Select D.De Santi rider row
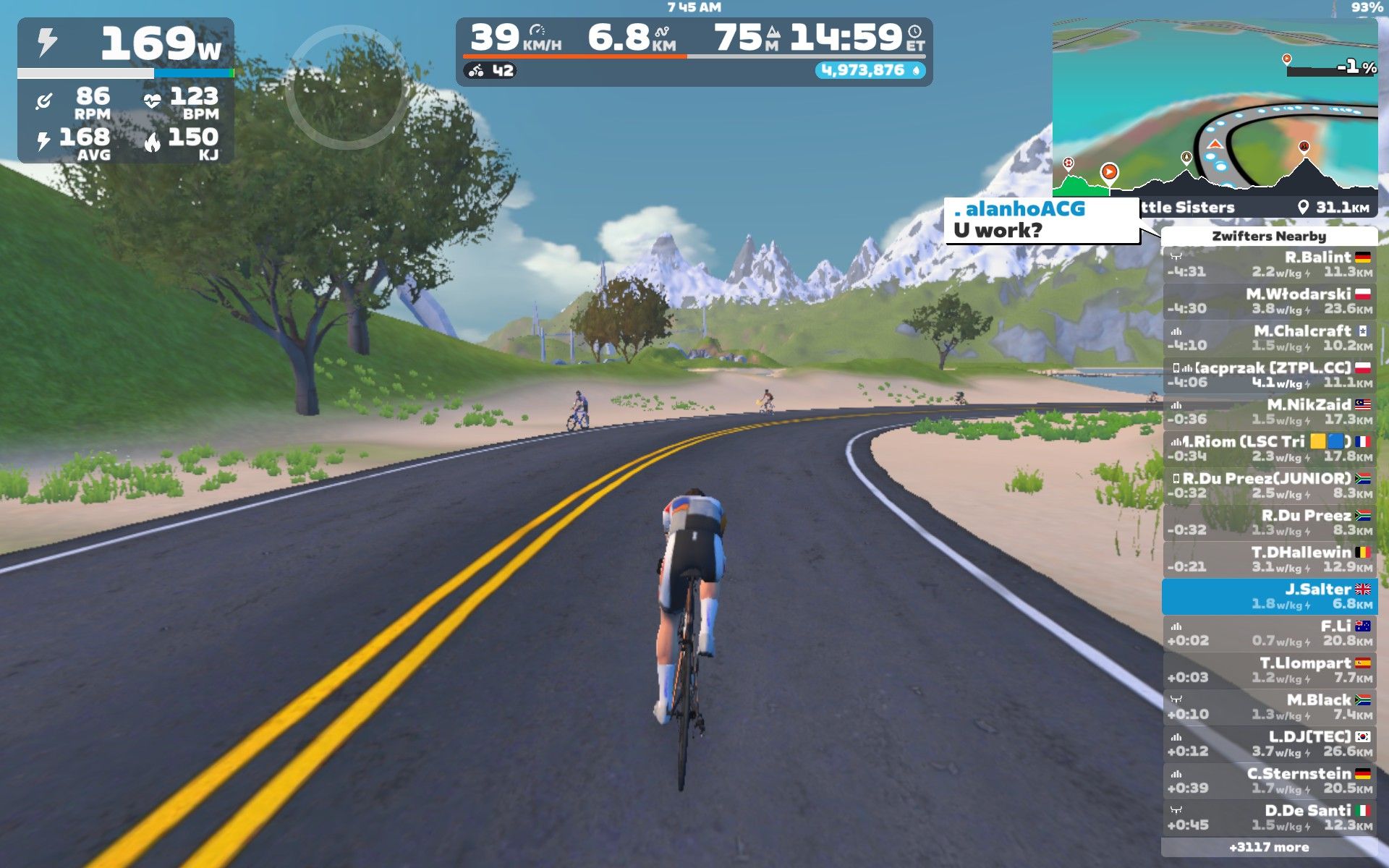Image resolution: width=1389 pixels, height=868 pixels. tap(1270, 818)
